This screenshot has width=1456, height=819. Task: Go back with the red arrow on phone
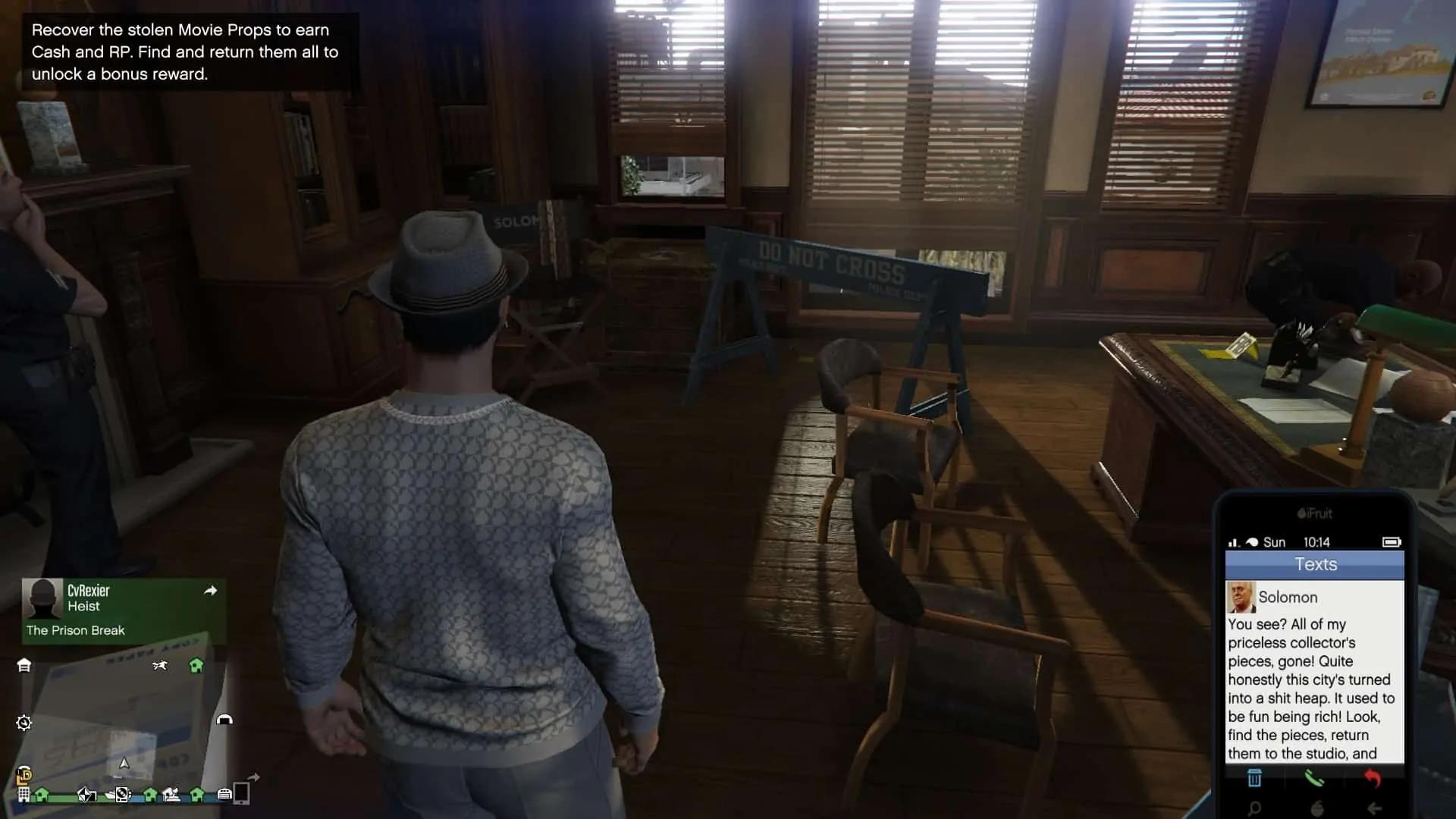click(1373, 778)
